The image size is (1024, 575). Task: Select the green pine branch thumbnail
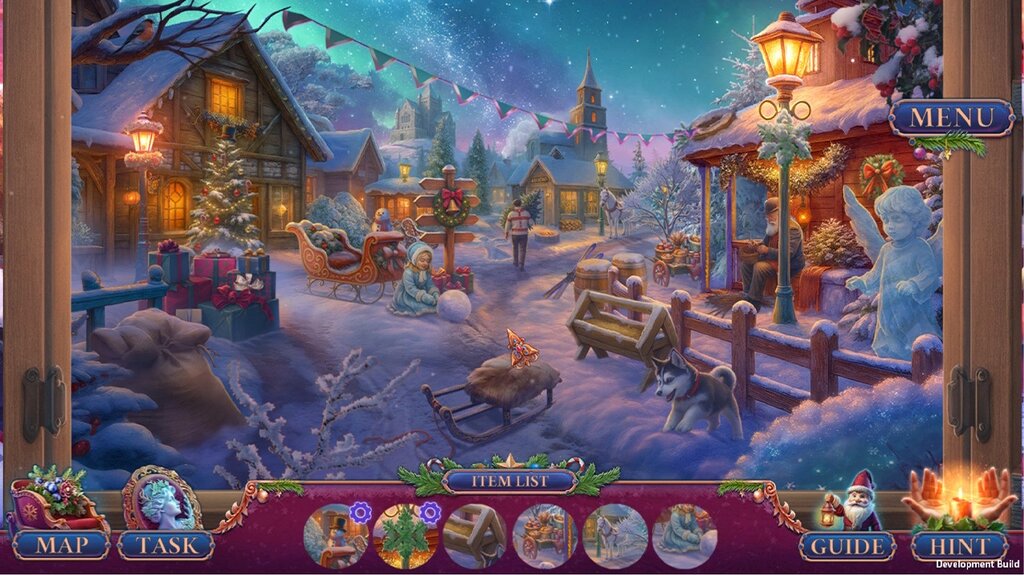(x=405, y=535)
